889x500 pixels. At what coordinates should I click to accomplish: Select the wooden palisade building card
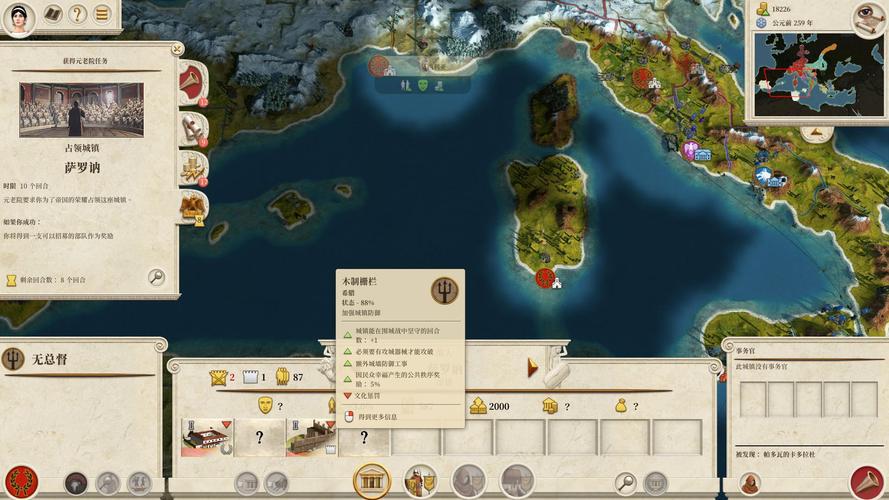click(312, 437)
